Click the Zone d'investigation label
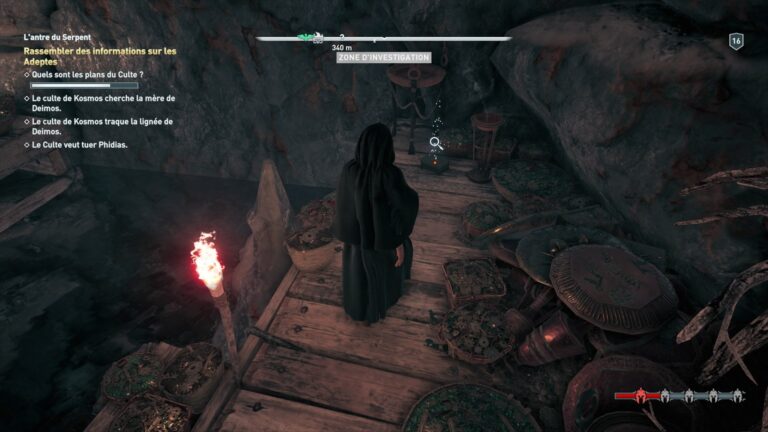768x432 pixels. click(384, 58)
